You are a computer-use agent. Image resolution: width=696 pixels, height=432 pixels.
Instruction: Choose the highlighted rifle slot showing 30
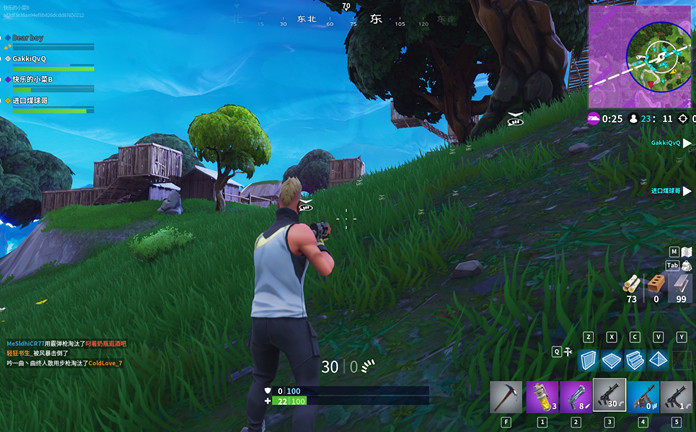[x=609, y=396]
